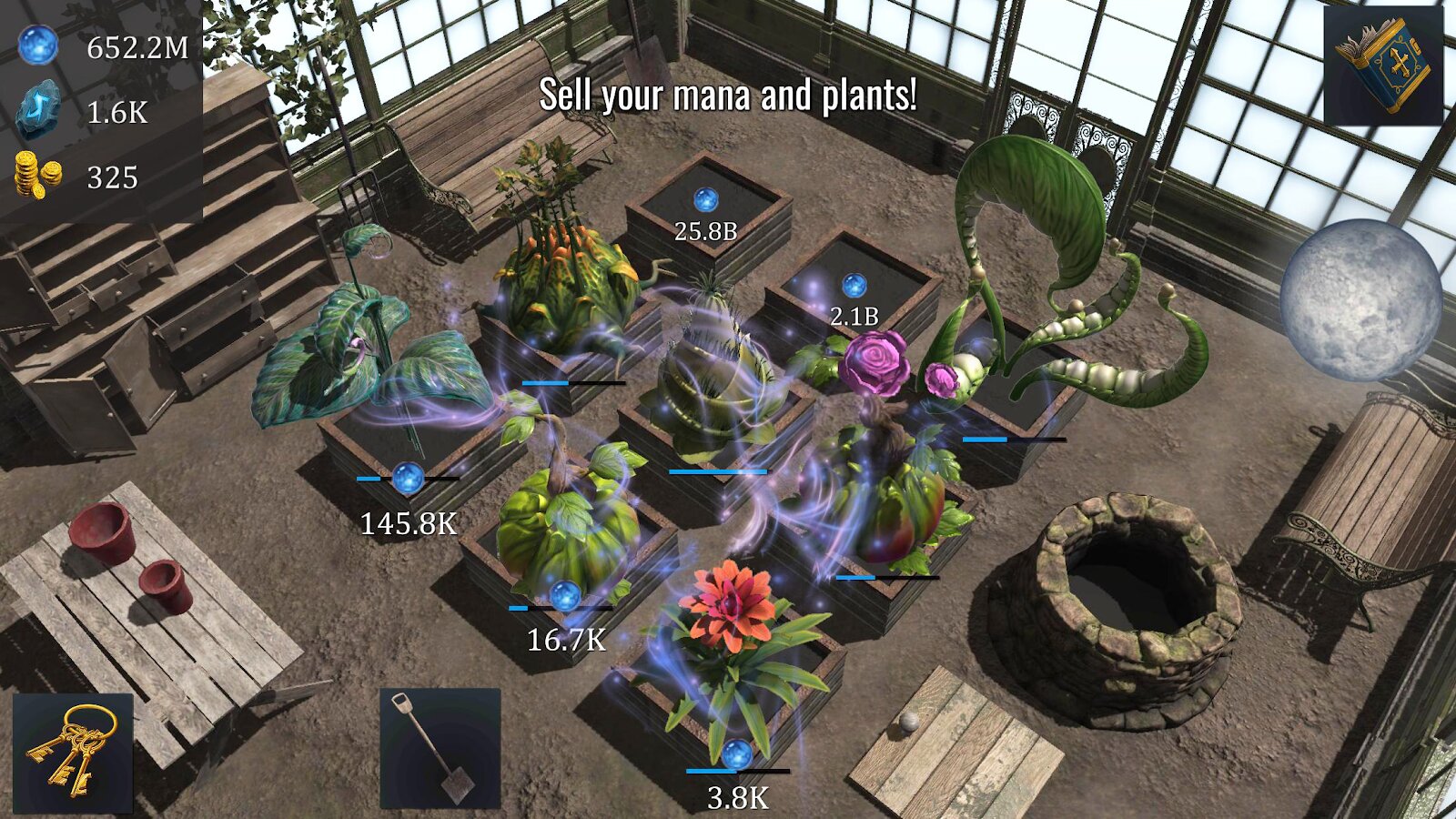
Task: Select the shovel tool
Action: 440,748
